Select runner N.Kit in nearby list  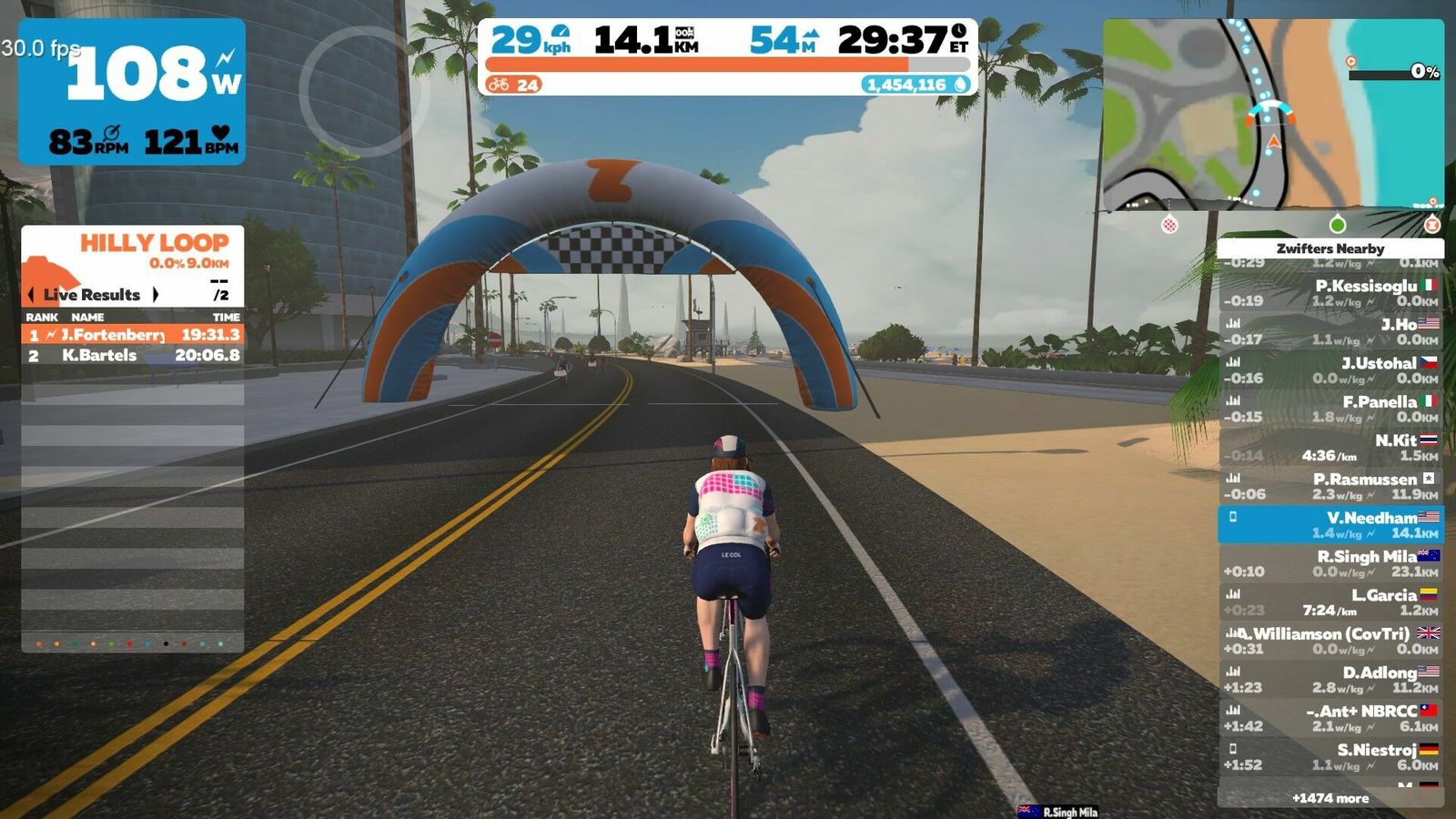click(1330, 448)
